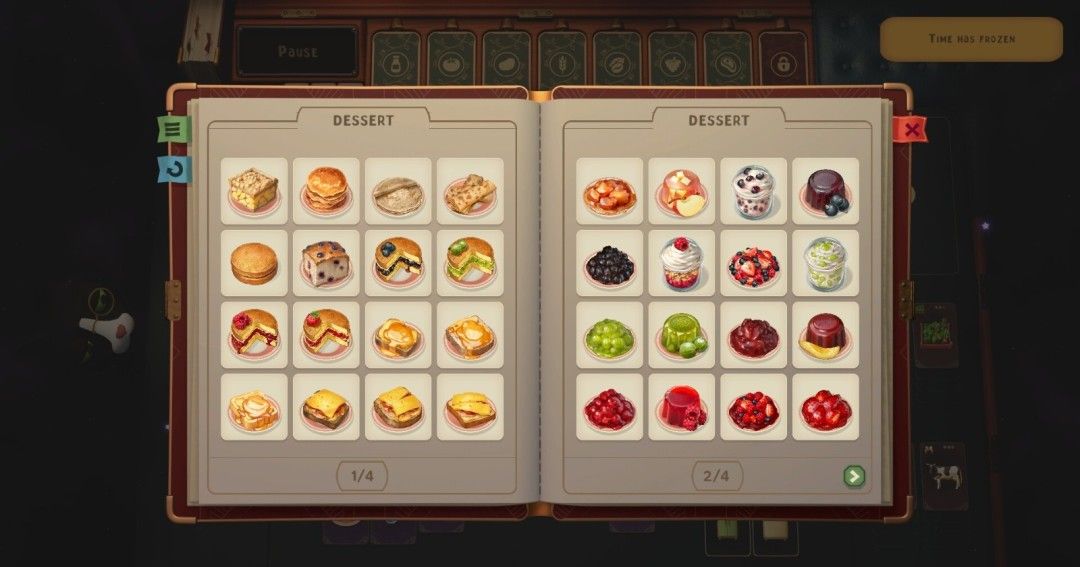
Task: Close the recipe book with red X
Action: pyautogui.click(x=910, y=129)
